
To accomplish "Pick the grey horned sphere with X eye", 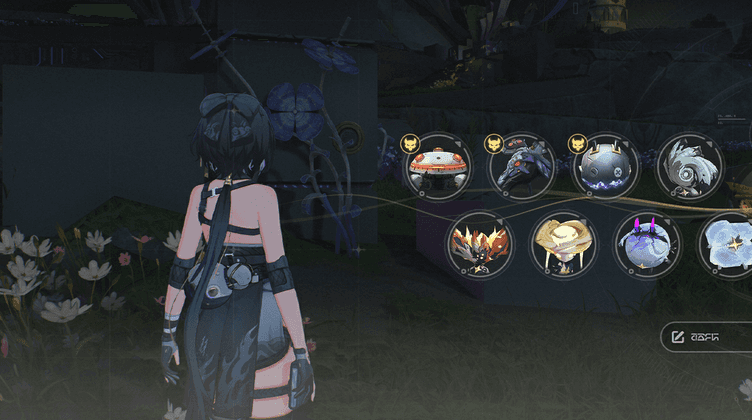I will (x=606, y=167).
